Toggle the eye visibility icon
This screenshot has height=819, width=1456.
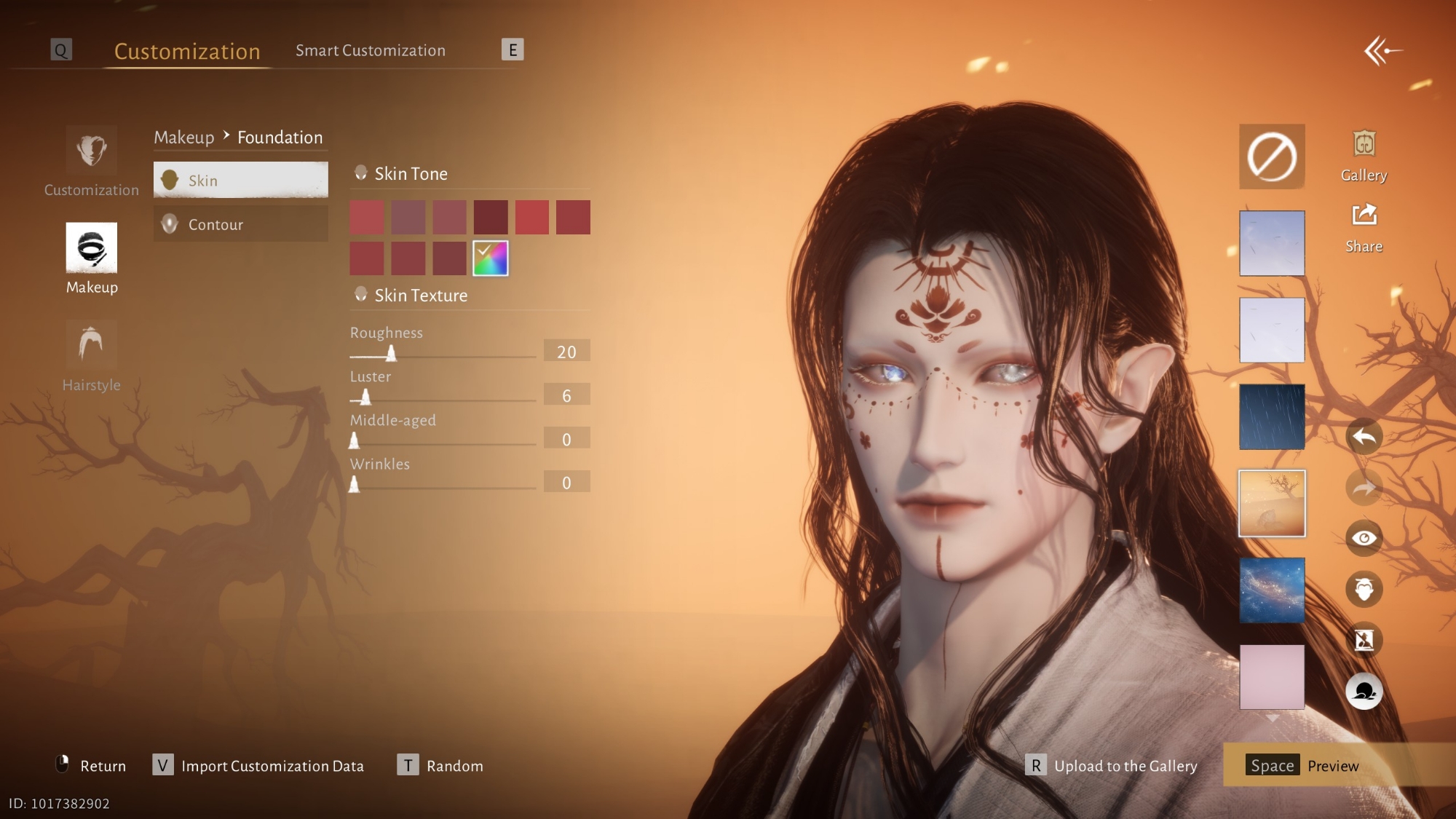(x=1364, y=538)
